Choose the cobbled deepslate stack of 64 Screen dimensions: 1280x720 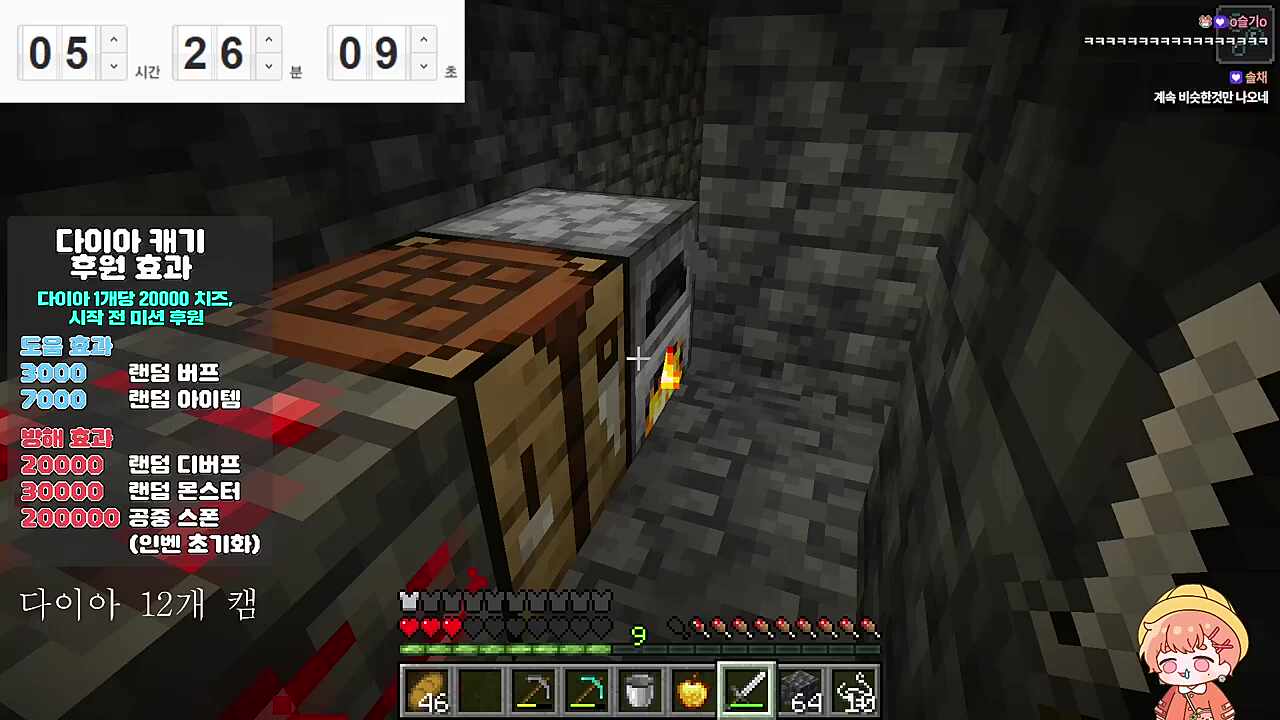pyautogui.click(x=800, y=690)
